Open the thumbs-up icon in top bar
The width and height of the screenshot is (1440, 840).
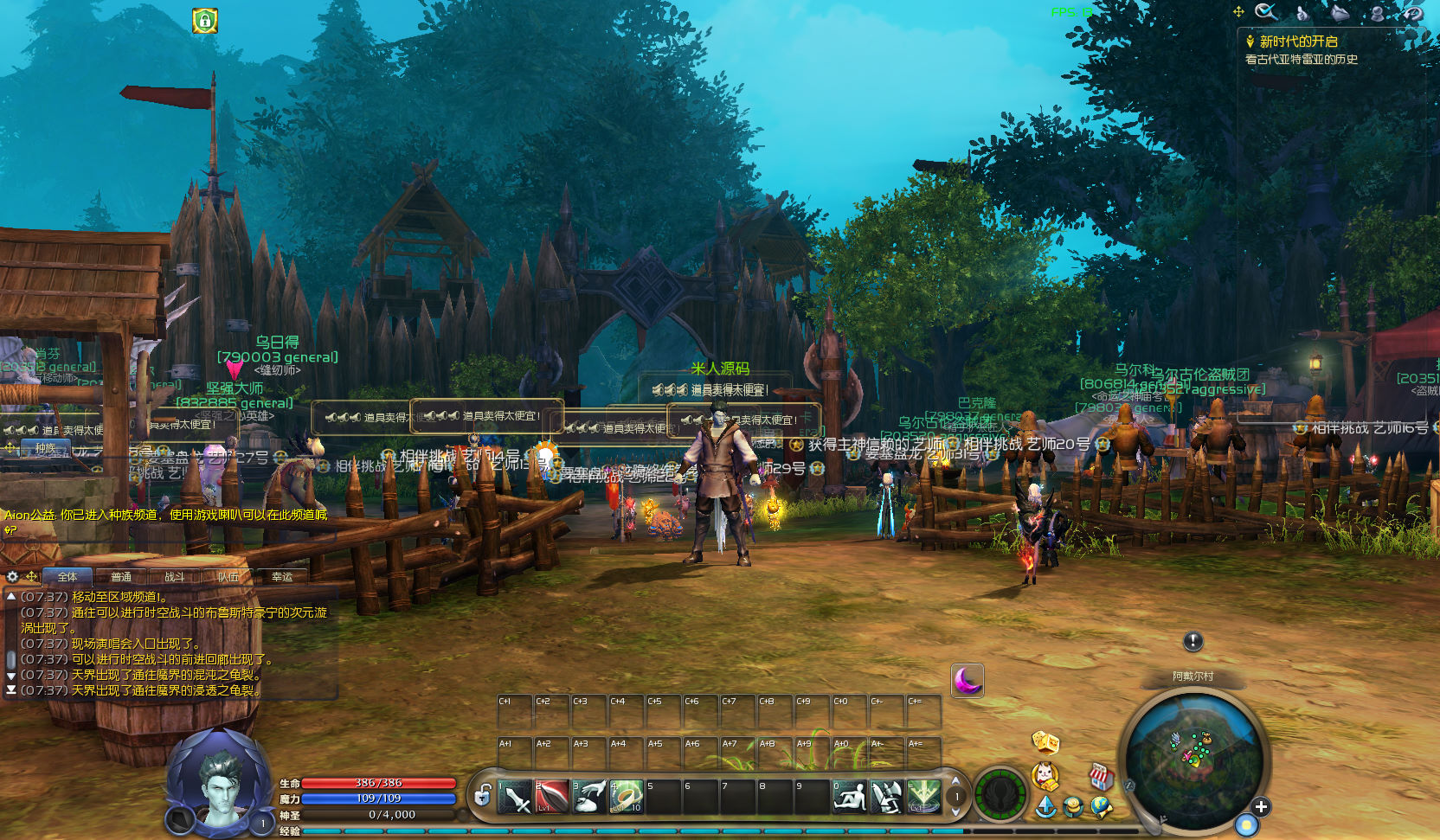coord(1302,12)
